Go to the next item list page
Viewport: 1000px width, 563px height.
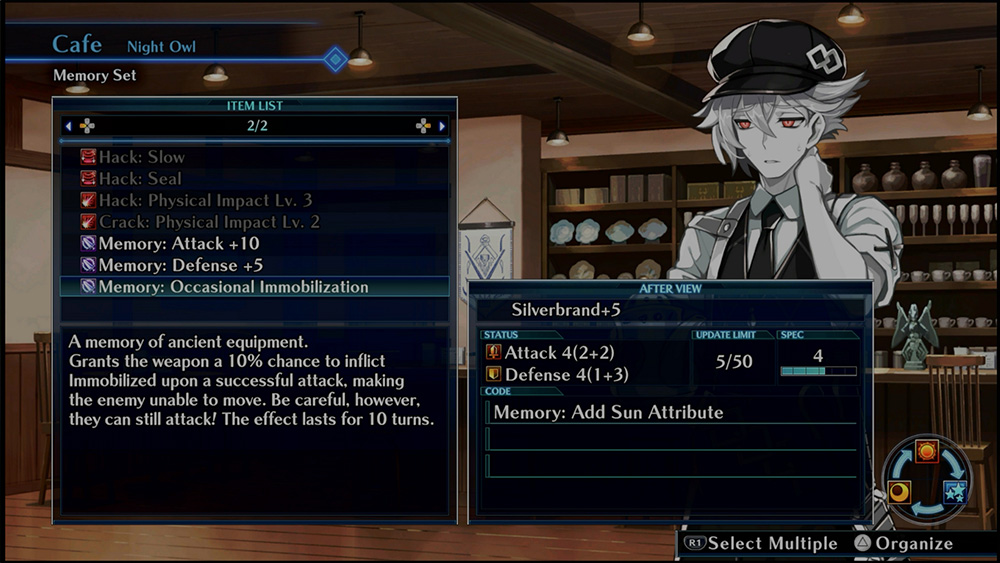(x=441, y=126)
